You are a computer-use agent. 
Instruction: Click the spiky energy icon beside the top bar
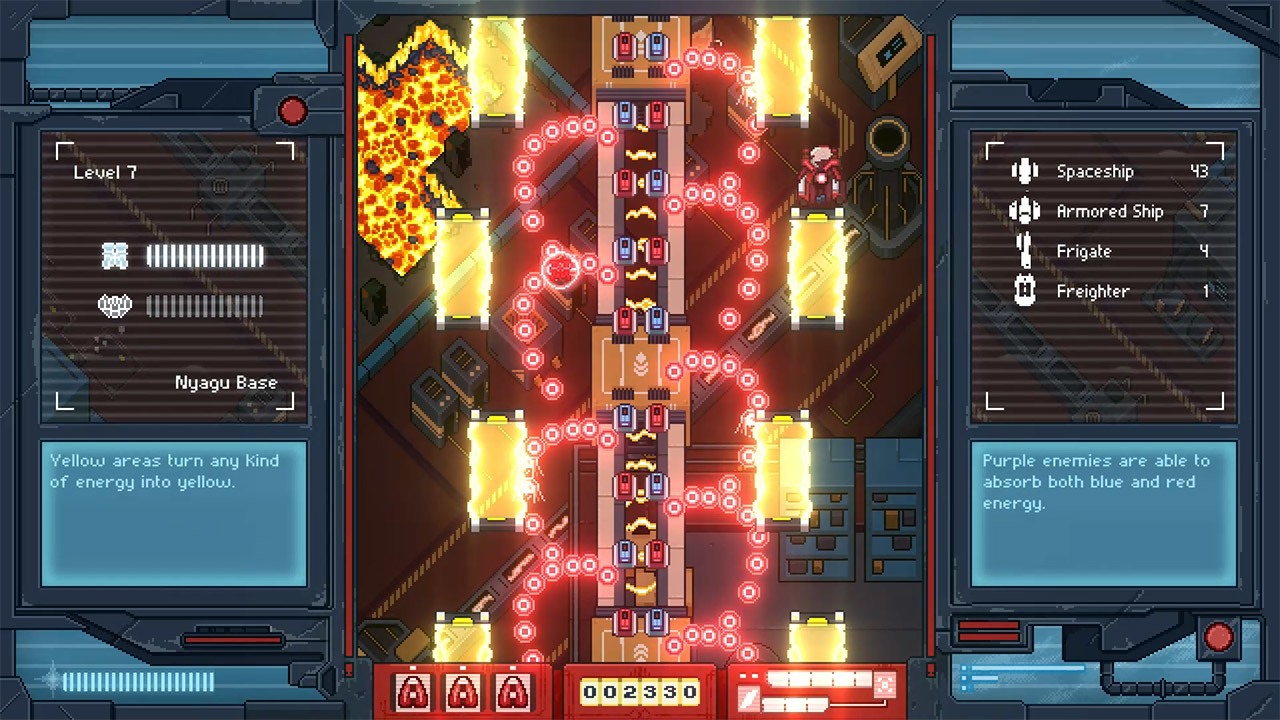[117, 256]
